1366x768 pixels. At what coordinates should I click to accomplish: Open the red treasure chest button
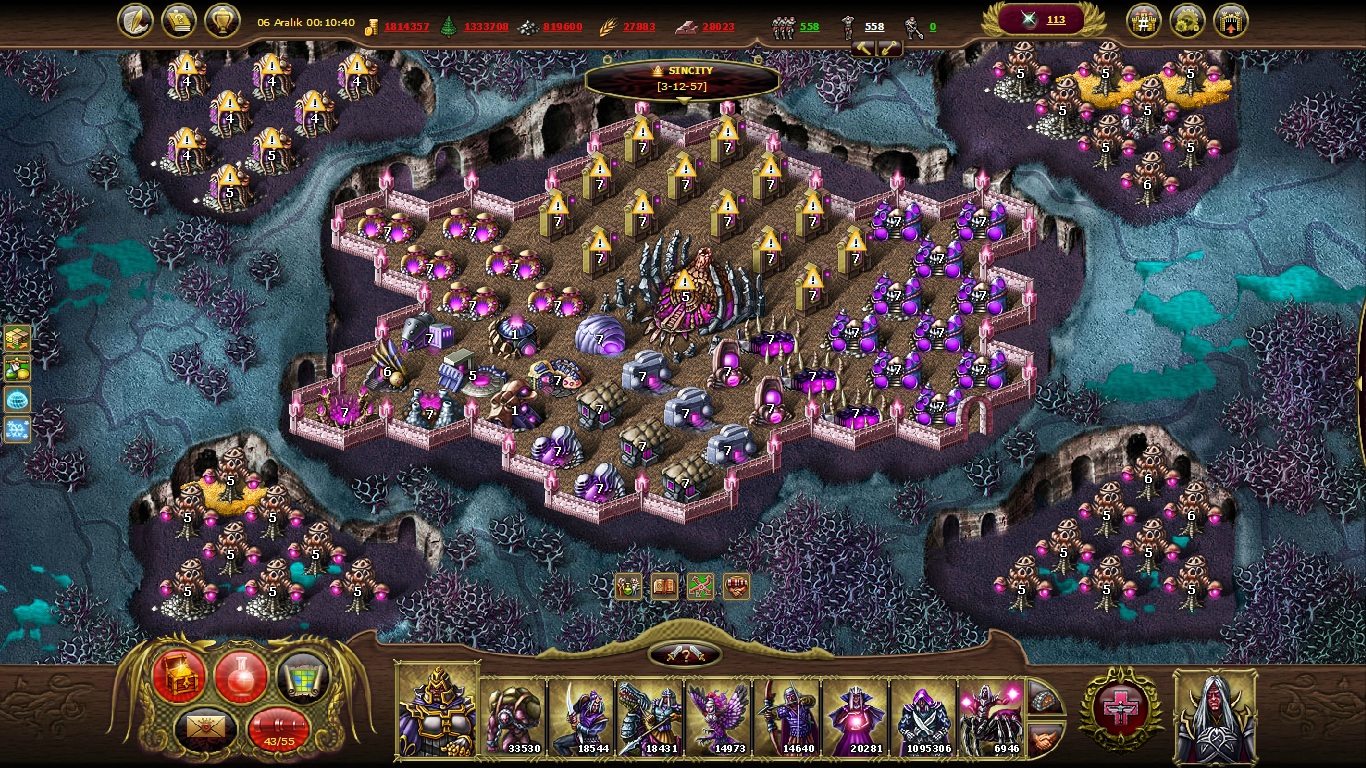tap(180, 676)
